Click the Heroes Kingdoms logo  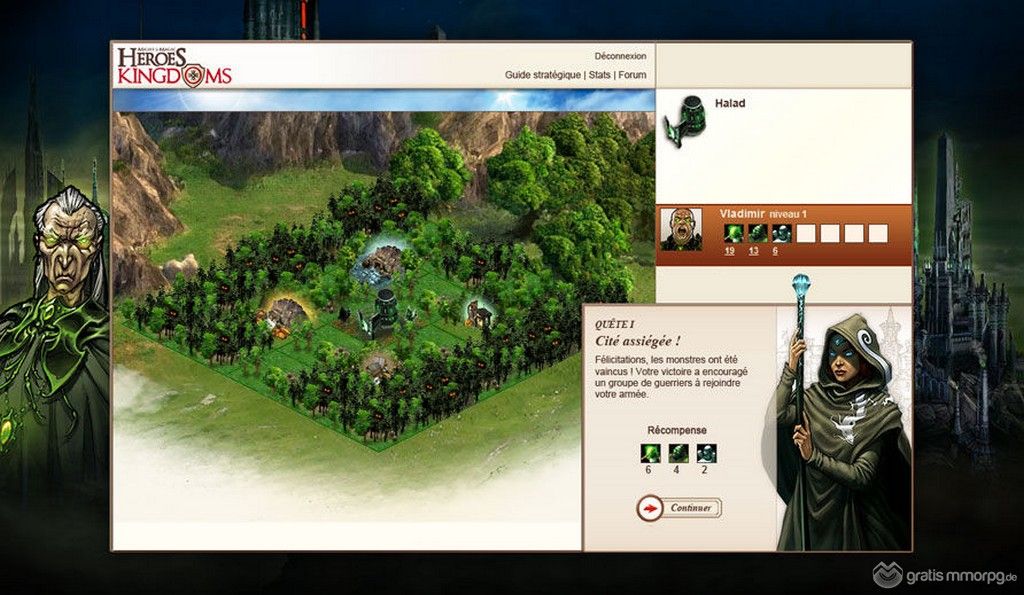click(x=174, y=65)
